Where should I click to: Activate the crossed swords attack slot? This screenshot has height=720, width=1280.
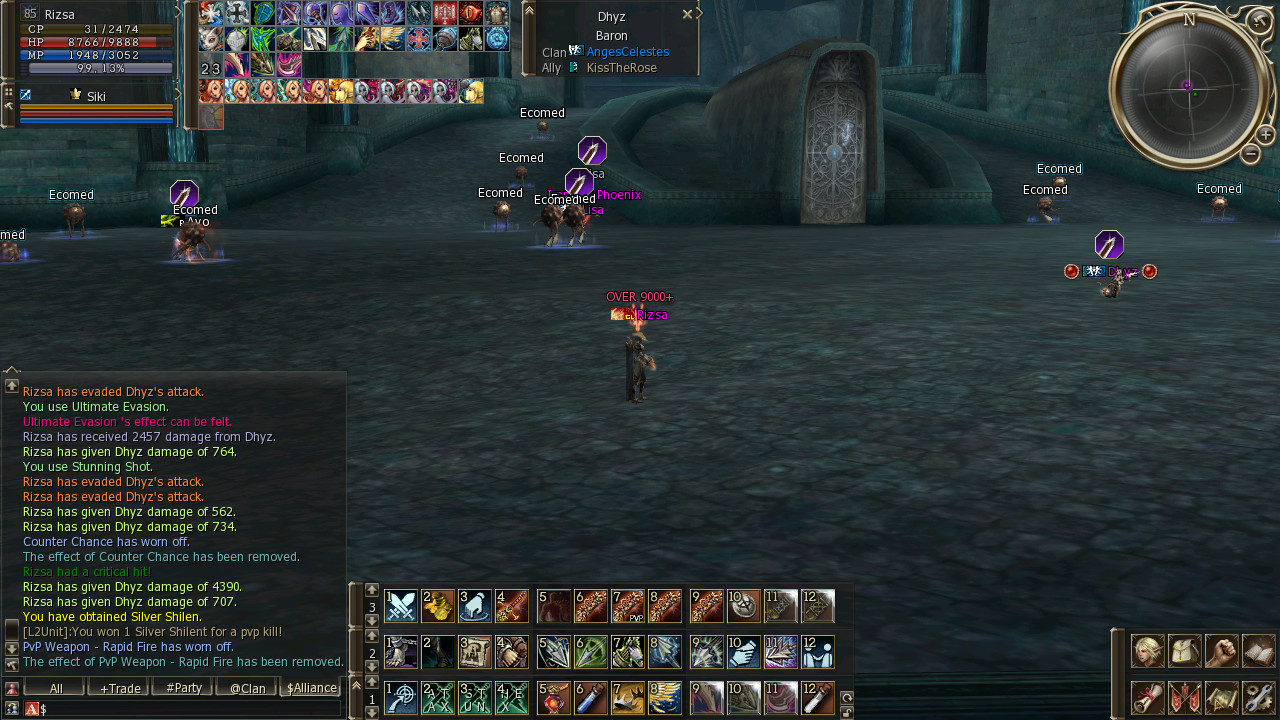point(401,606)
